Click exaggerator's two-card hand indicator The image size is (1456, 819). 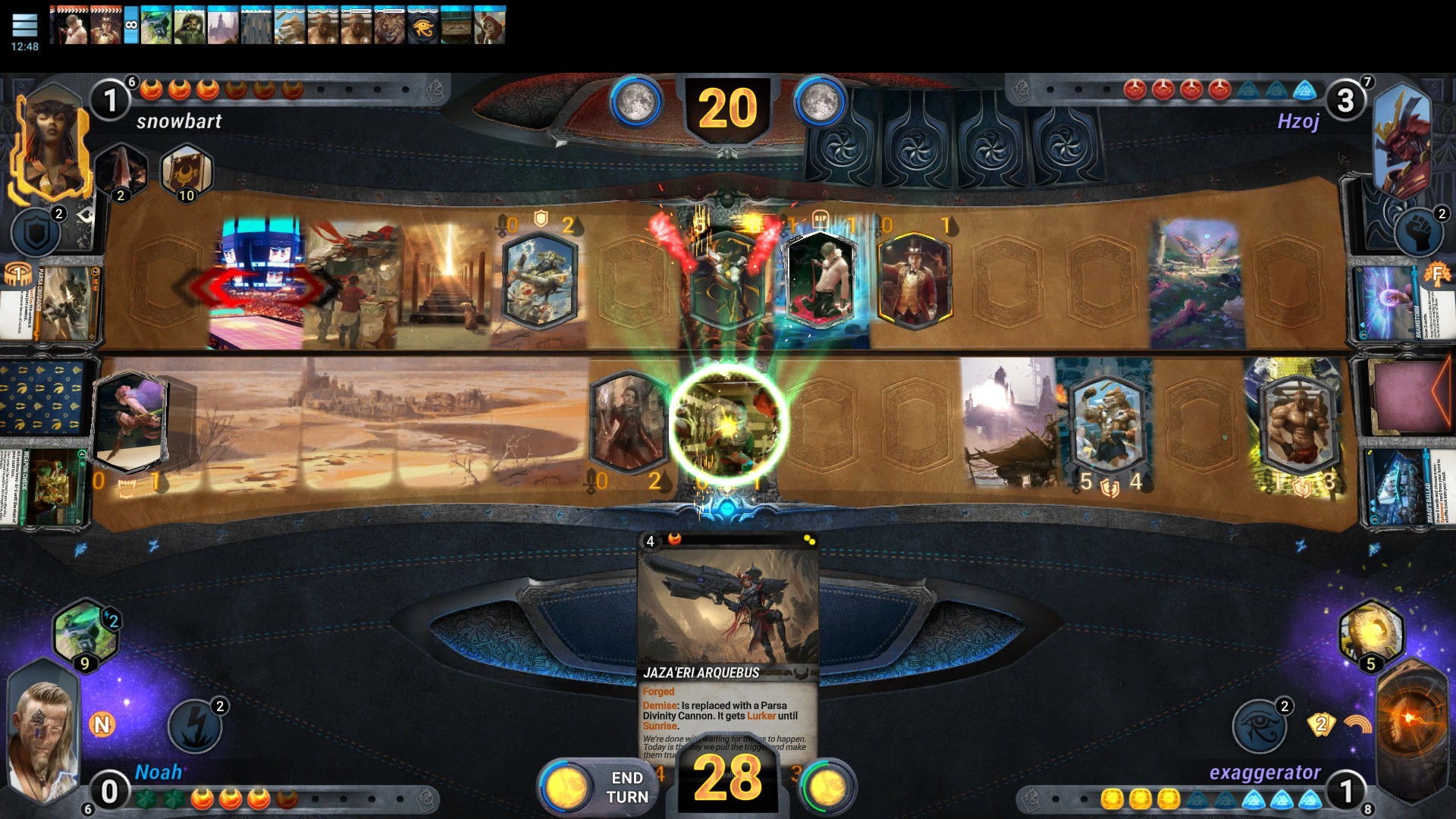1323,726
